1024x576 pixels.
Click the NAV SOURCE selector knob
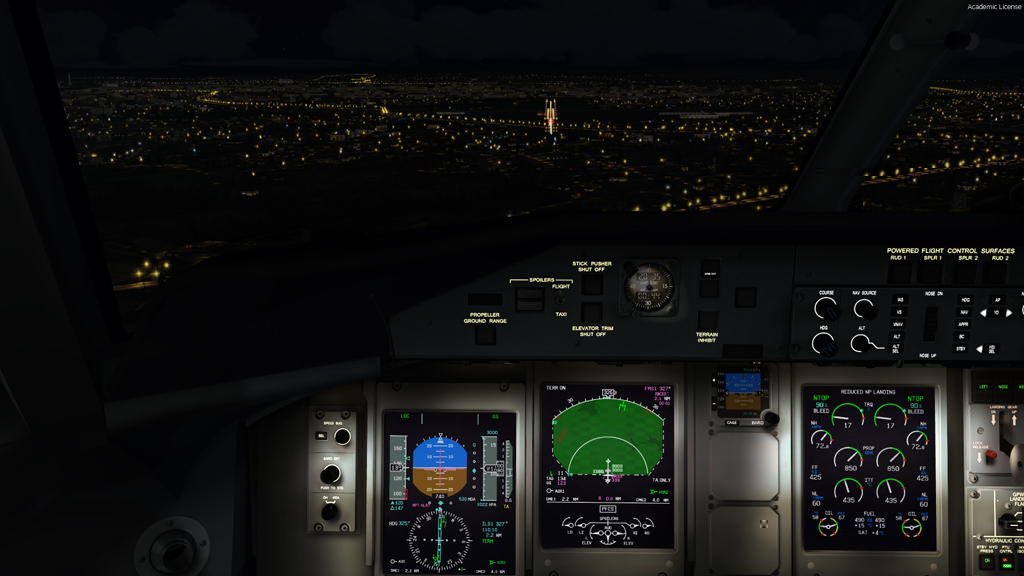[864, 310]
